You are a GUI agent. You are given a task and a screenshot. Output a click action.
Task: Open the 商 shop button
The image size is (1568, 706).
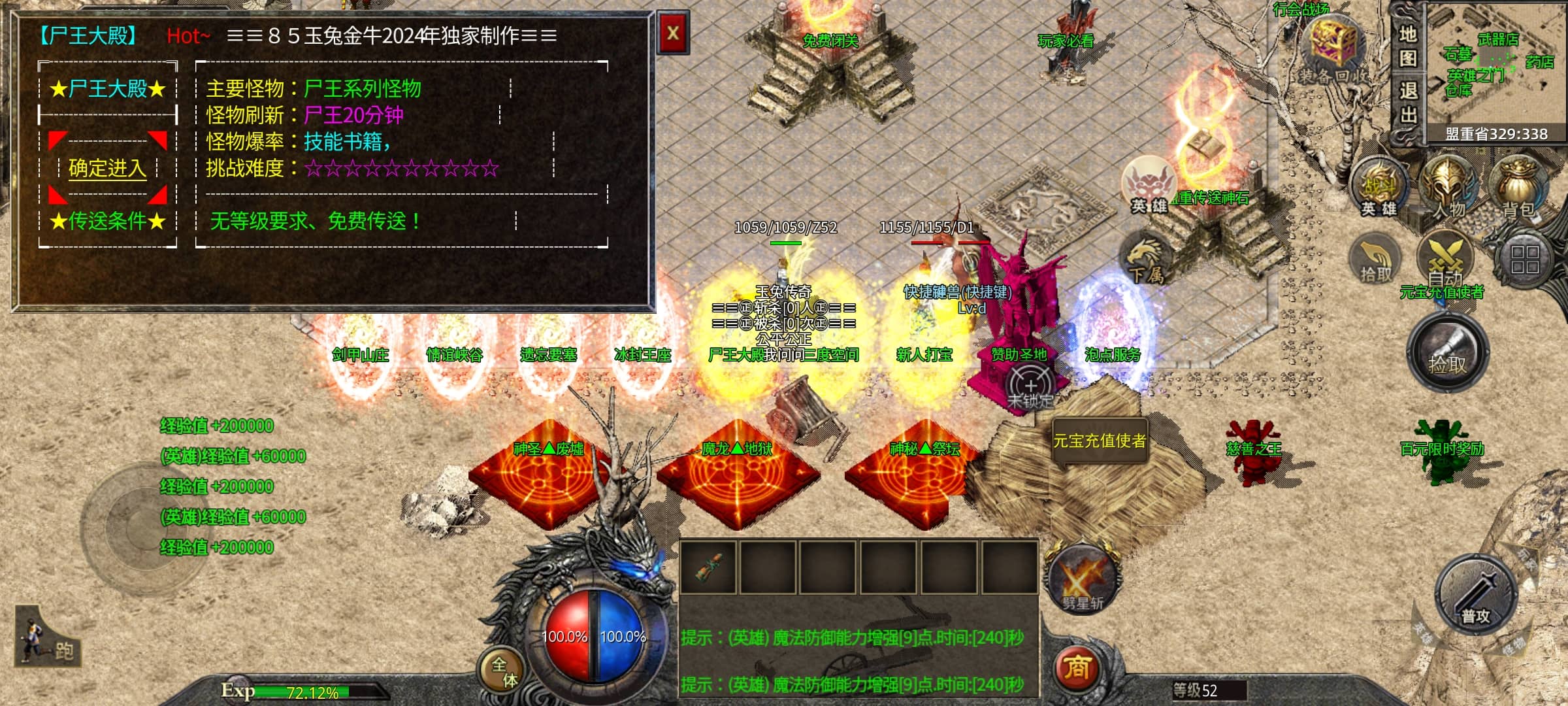pyautogui.click(x=1077, y=668)
